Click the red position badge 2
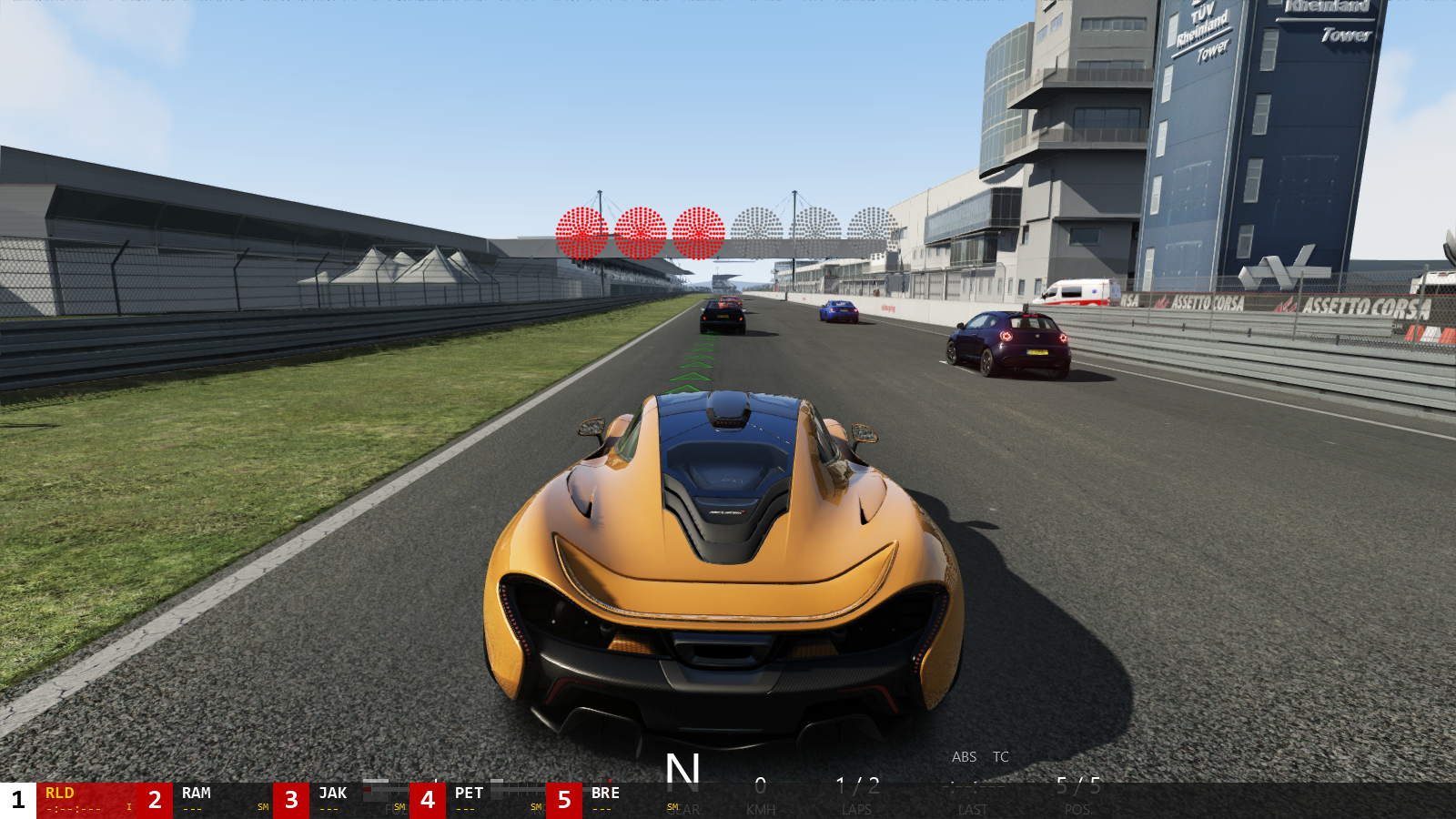Screen dimensions: 1456x819 [x=155, y=798]
